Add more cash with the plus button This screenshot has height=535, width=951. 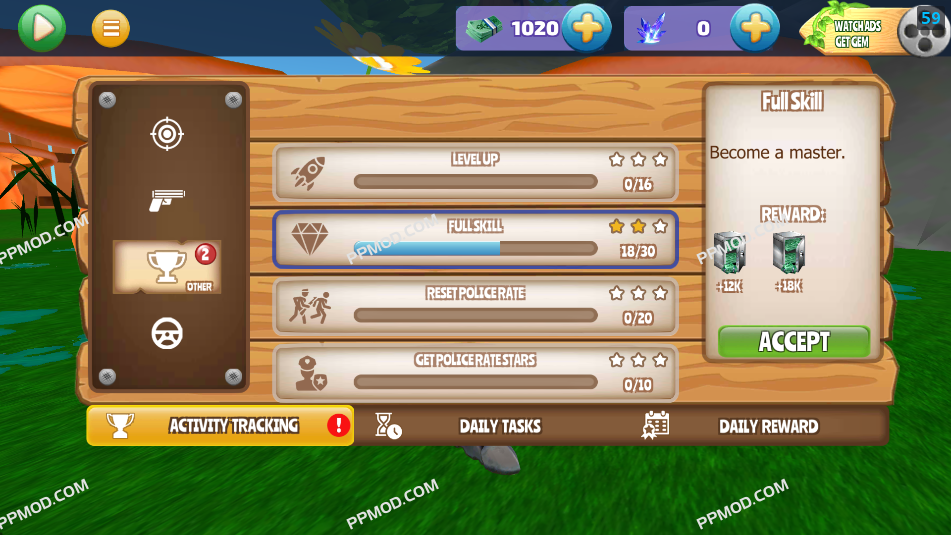tap(586, 28)
